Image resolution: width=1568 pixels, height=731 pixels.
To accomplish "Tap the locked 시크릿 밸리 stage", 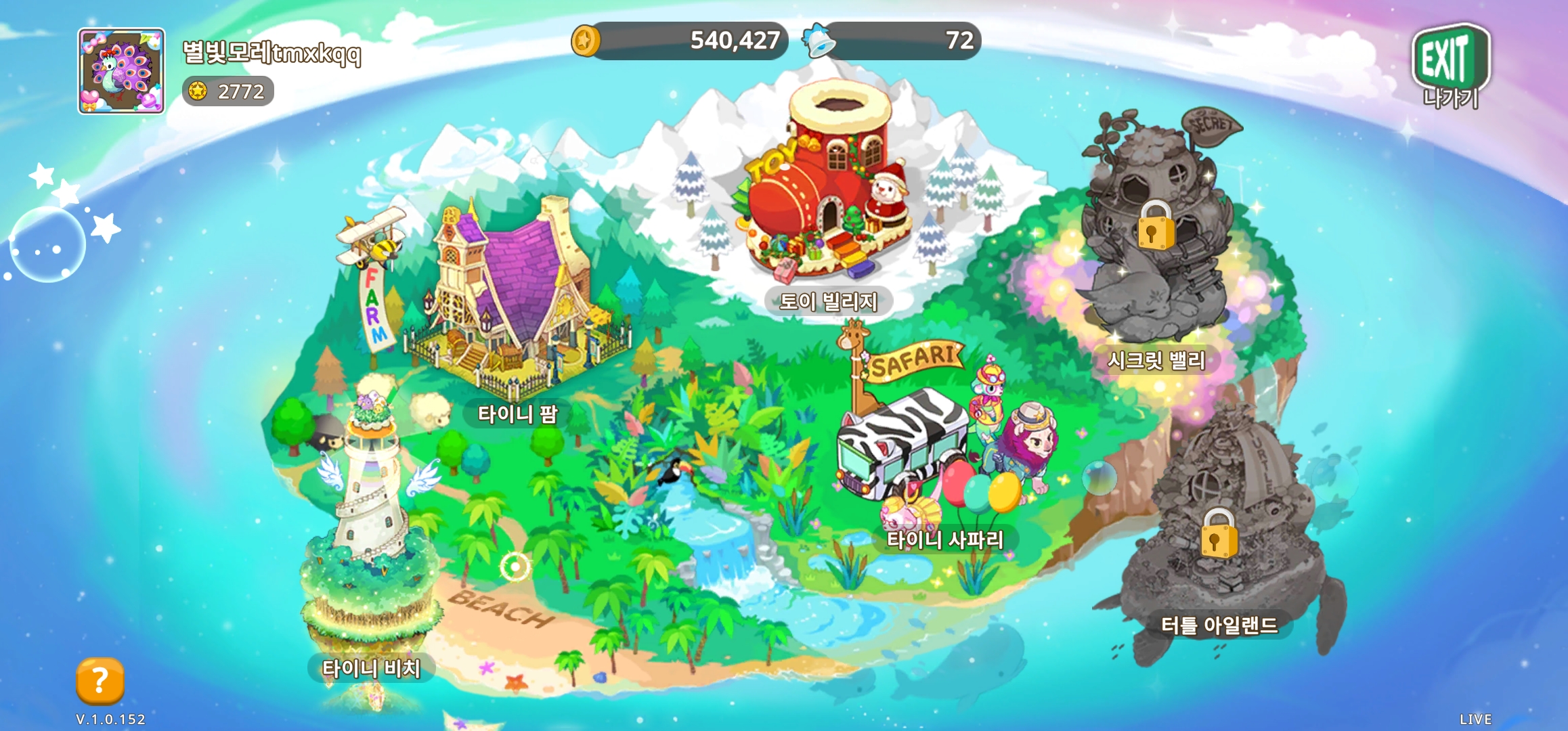I will tap(1156, 230).
